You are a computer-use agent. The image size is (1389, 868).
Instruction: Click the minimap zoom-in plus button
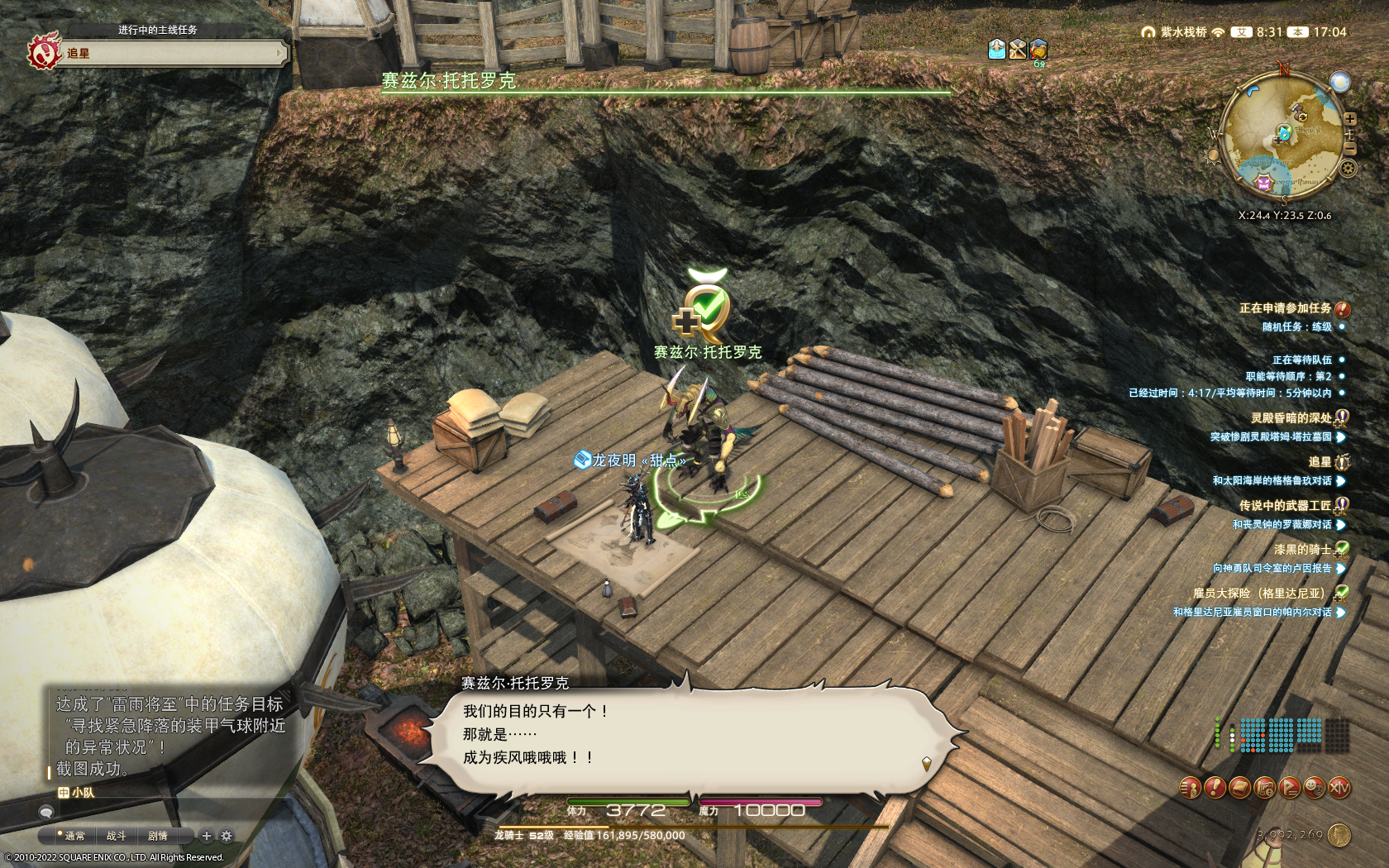pyautogui.click(x=1350, y=119)
